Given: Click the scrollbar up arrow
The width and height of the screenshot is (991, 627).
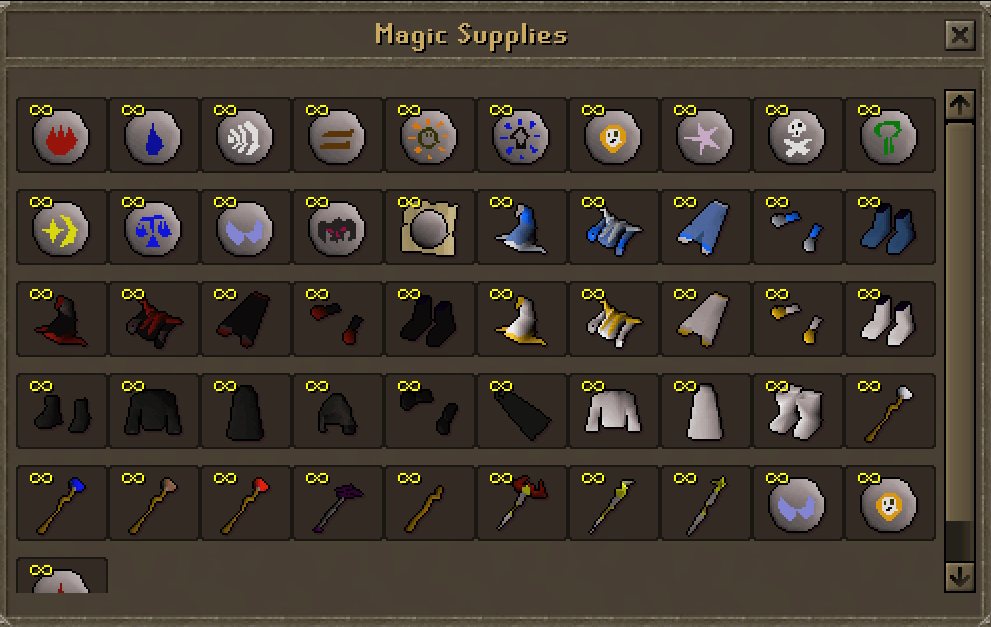Looking at the screenshot, I should [x=959, y=104].
